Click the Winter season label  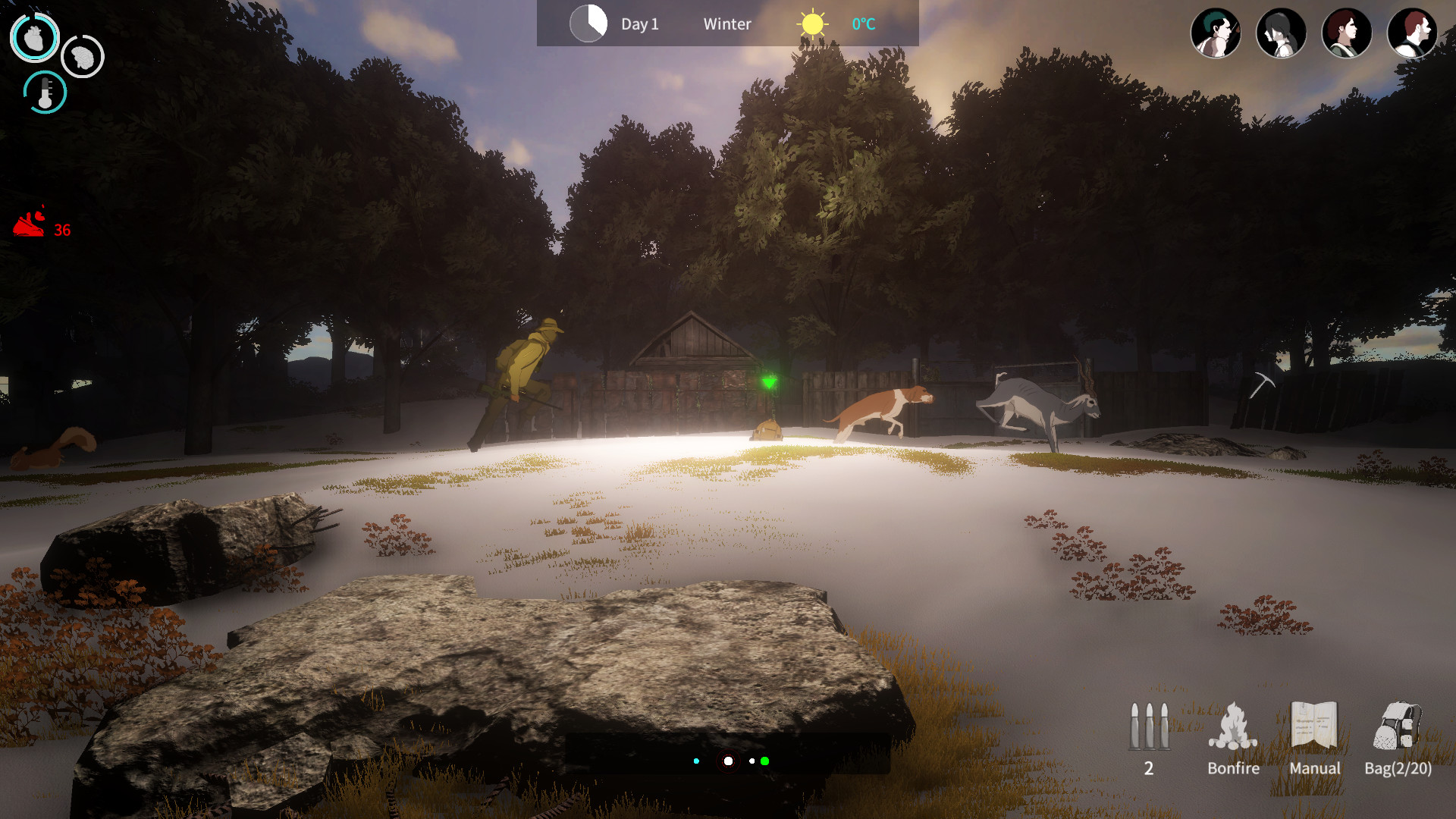[x=726, y=24]
